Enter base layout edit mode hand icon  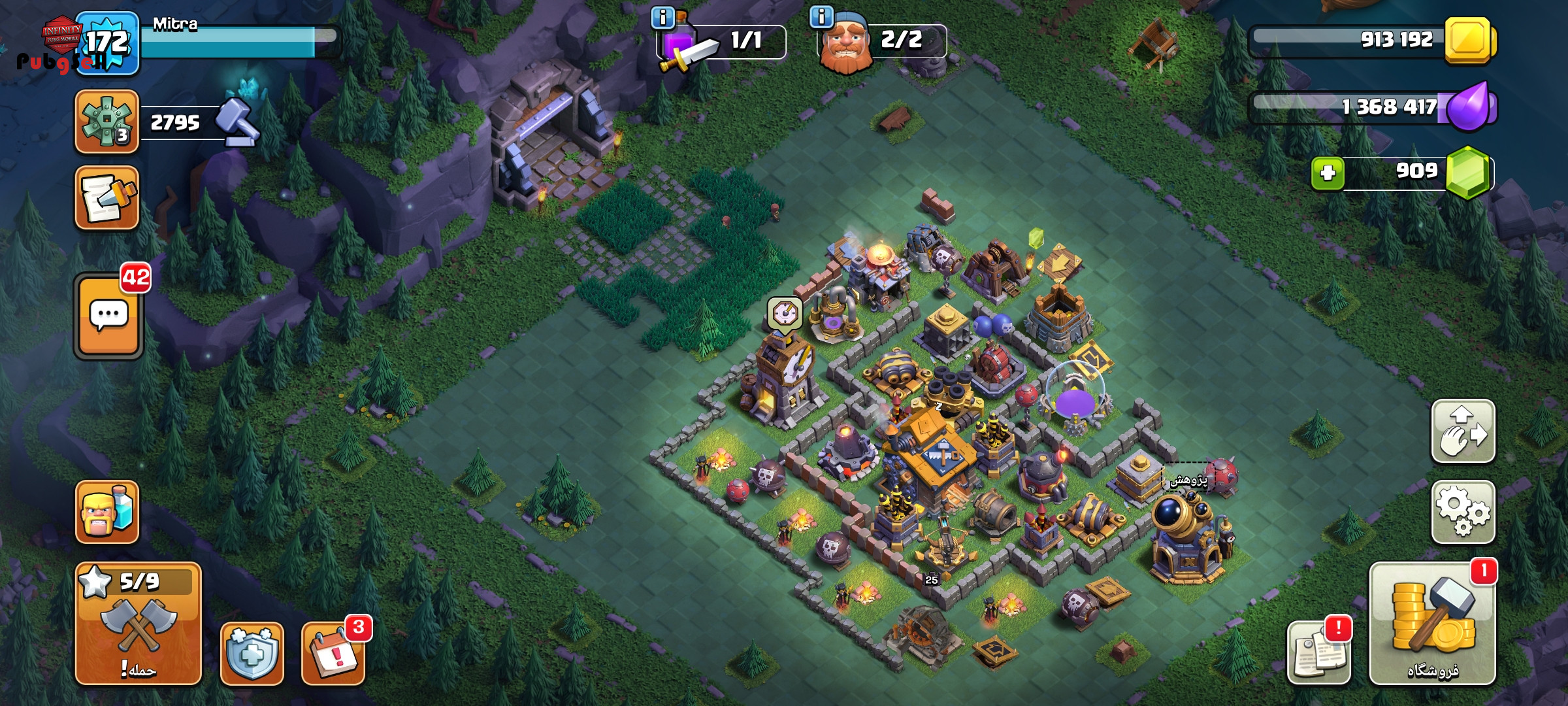click(1463, 431)
